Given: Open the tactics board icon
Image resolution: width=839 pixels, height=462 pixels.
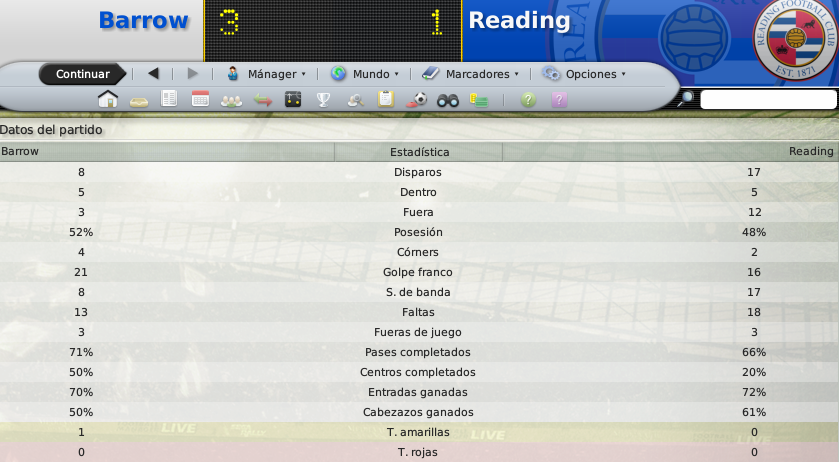Looking at the screenshot, I should tap(293, 99).
